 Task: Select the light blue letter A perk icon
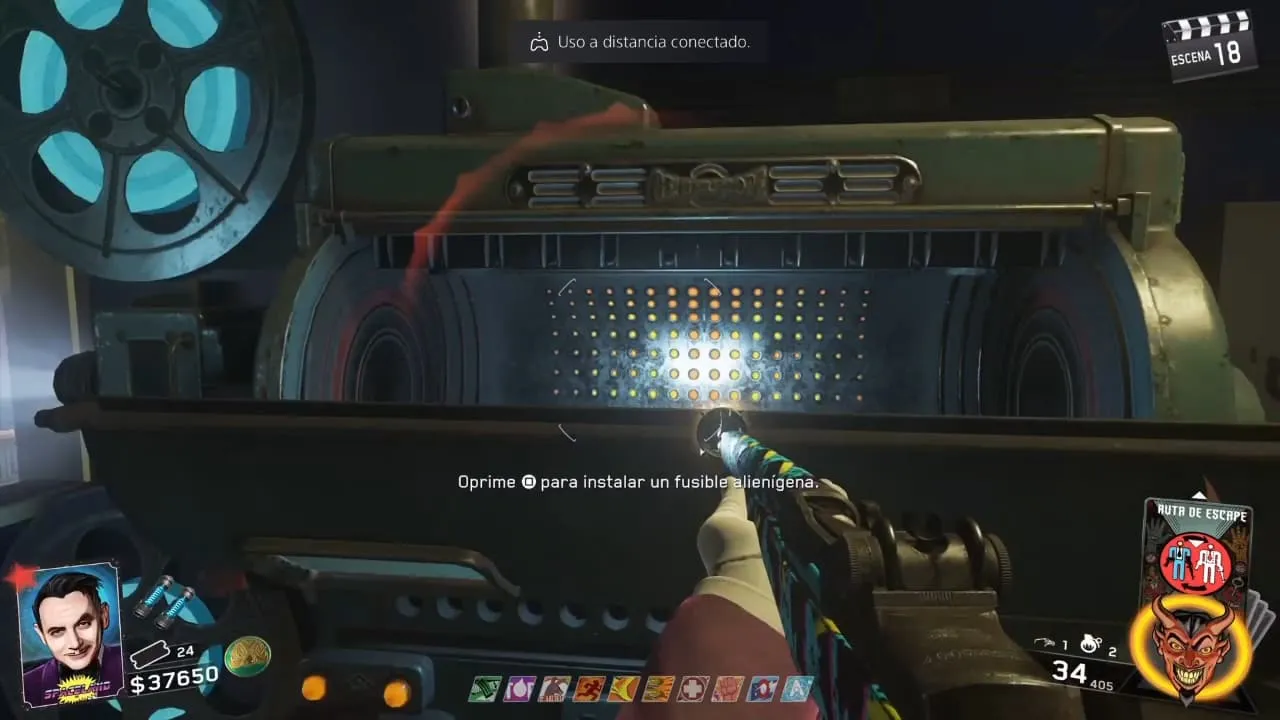click(x=797, y=688)
